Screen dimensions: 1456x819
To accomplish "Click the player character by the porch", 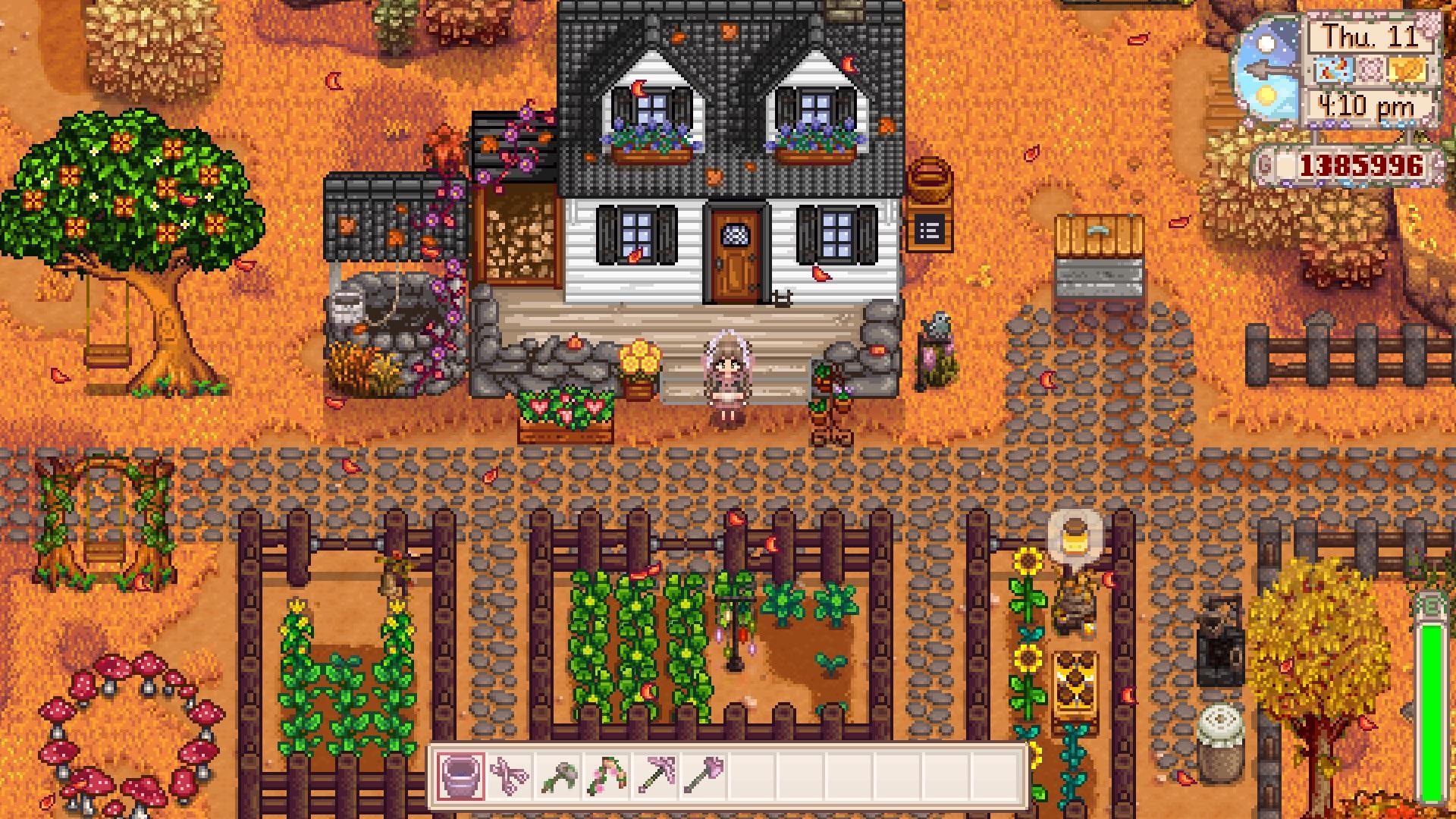I will click(x=728, y=375).
